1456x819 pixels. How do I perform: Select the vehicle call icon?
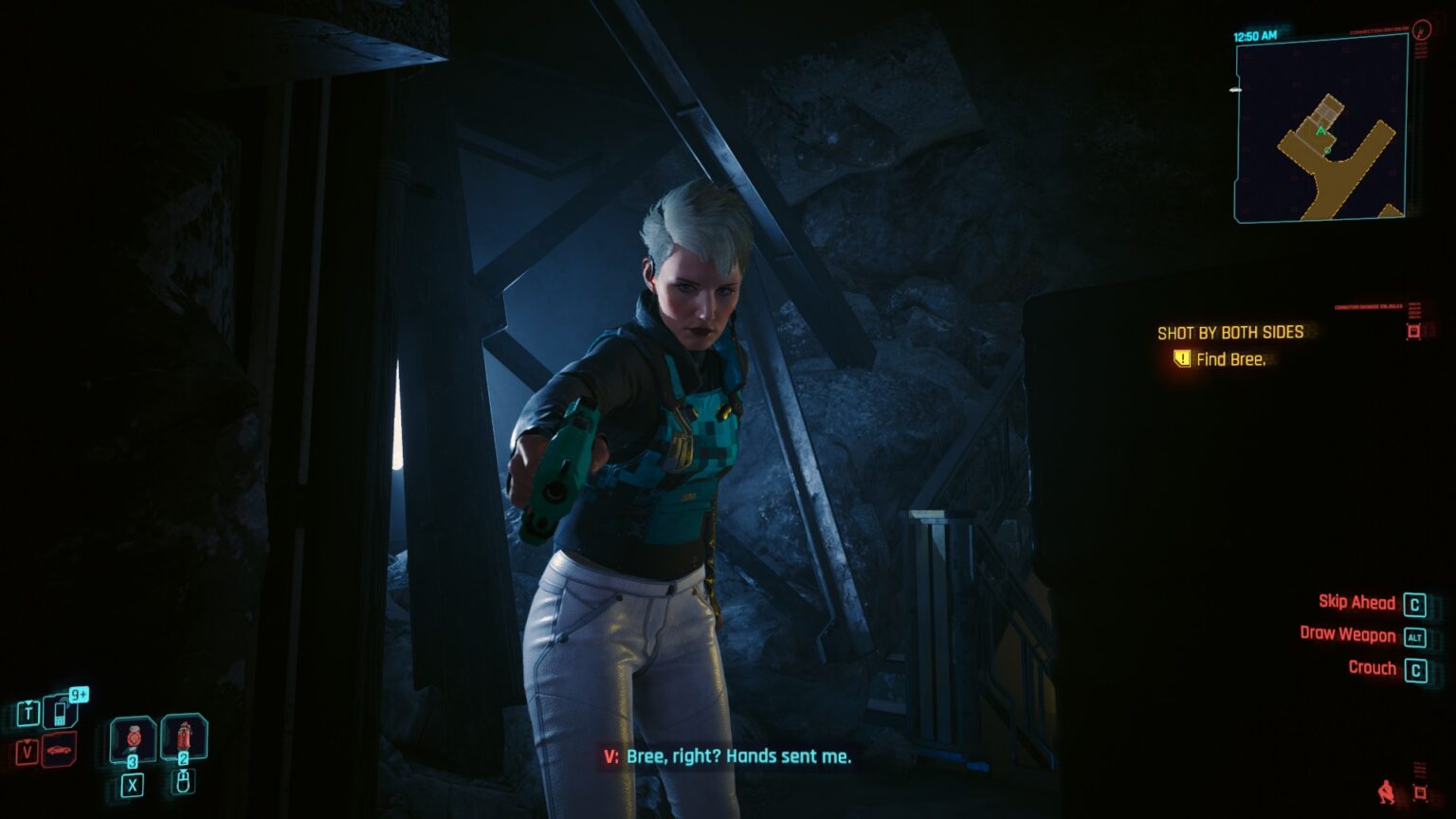(x=62, y=750)
